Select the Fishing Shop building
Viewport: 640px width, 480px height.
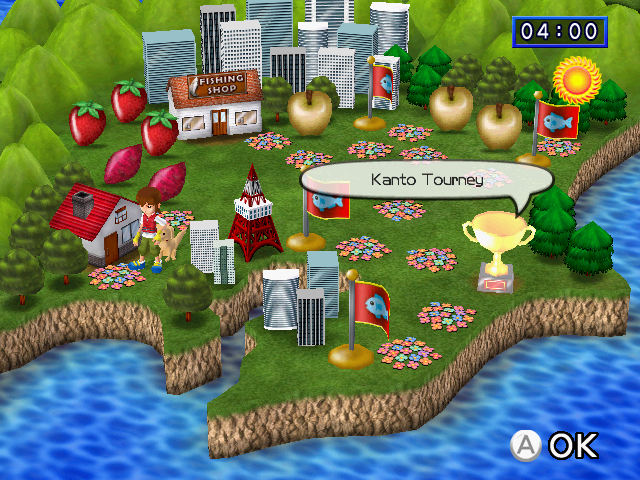[x=215, y=105]
